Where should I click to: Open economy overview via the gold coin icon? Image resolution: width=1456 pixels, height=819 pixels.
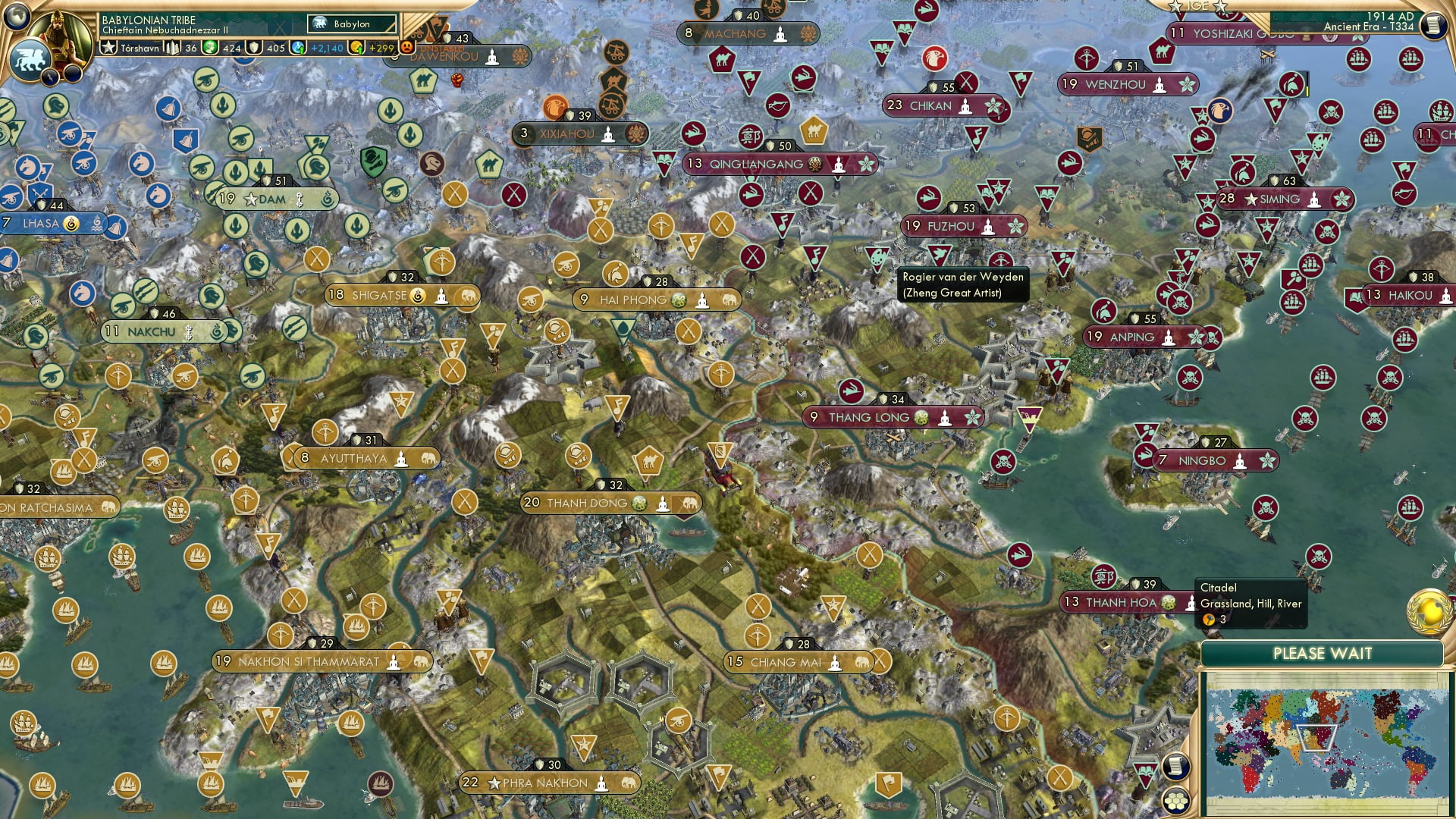coord(357,48)
